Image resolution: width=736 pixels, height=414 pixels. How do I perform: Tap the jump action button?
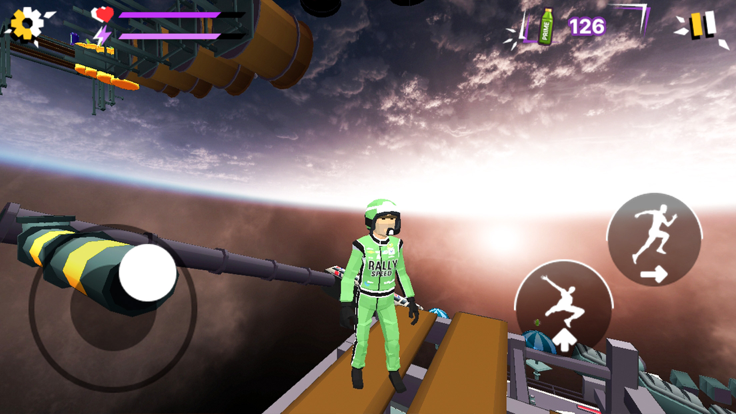564,307
